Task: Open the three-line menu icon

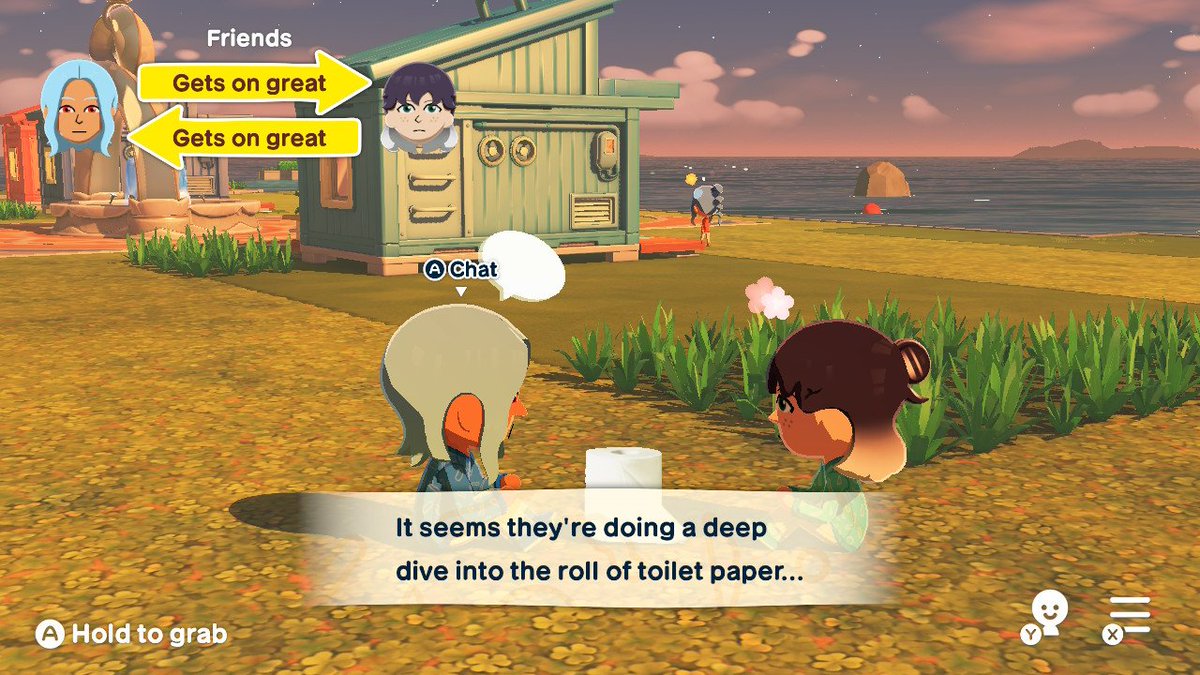Action: pyautogui.click(x=1129, y=616)
